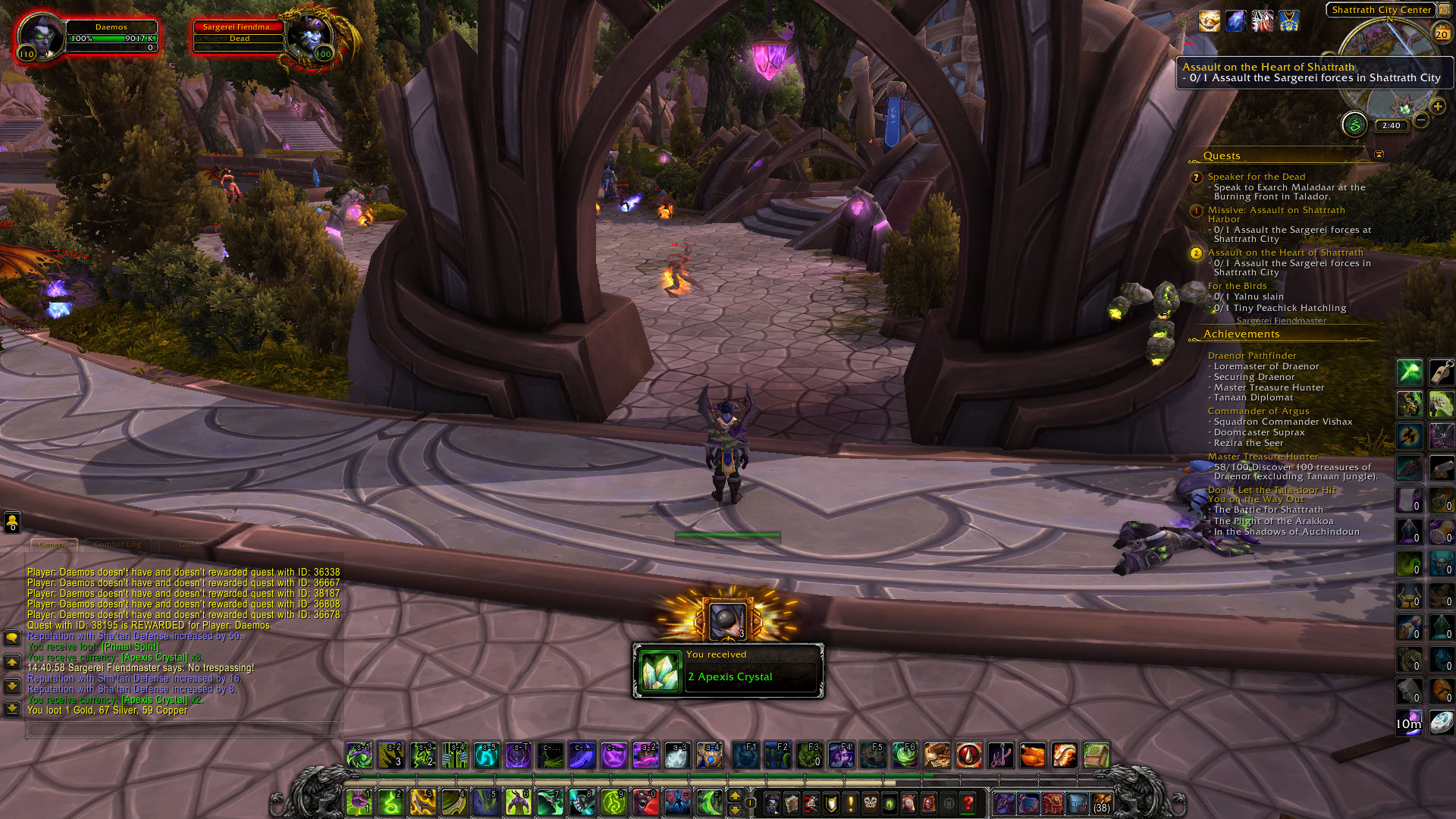This screenshot has width=1456, height=819.
Task: Switch to the Combat Log chat tab
Action: (x=118, y=544)
